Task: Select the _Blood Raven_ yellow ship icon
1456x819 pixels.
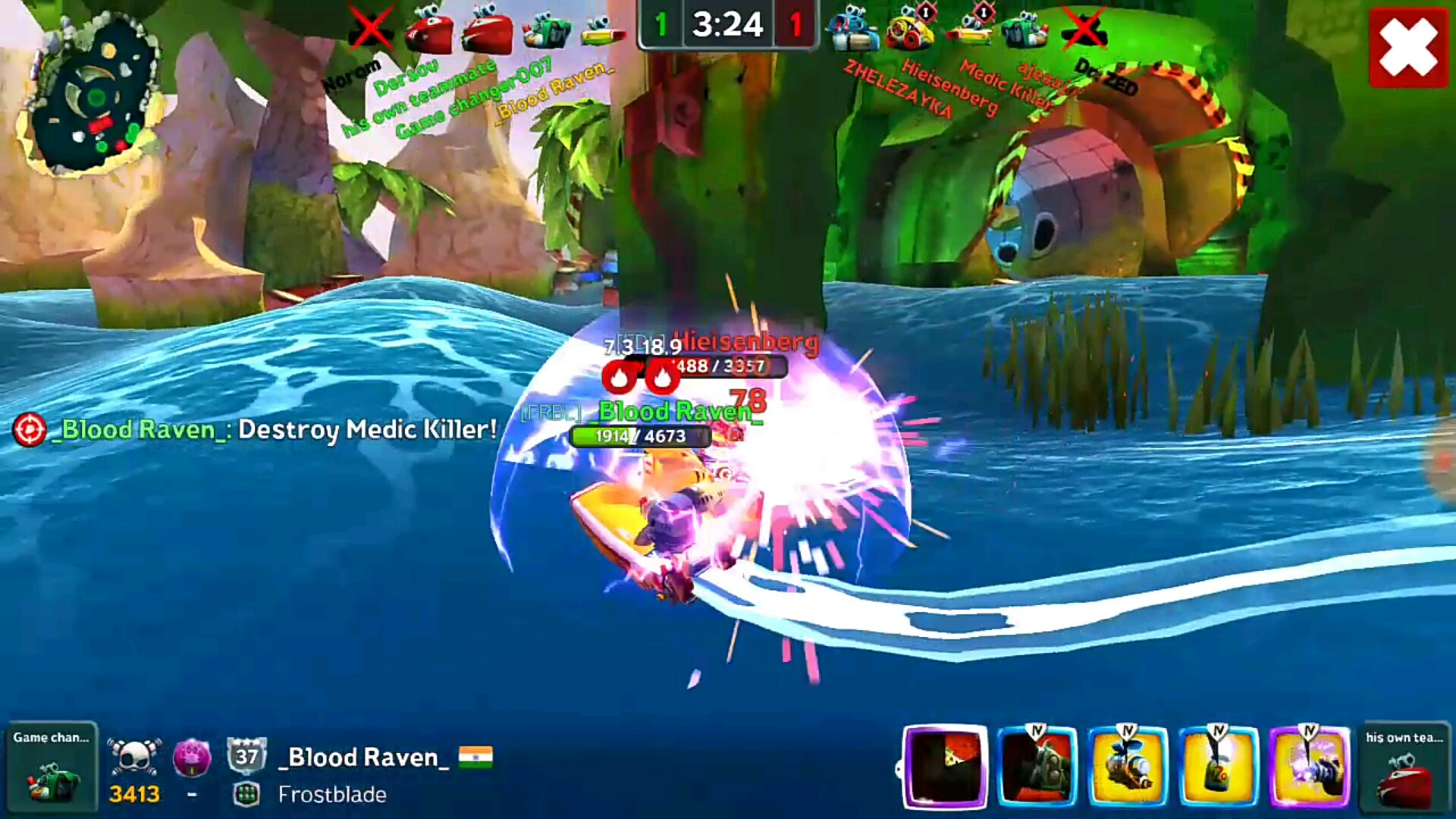Action: coord(604,32)
